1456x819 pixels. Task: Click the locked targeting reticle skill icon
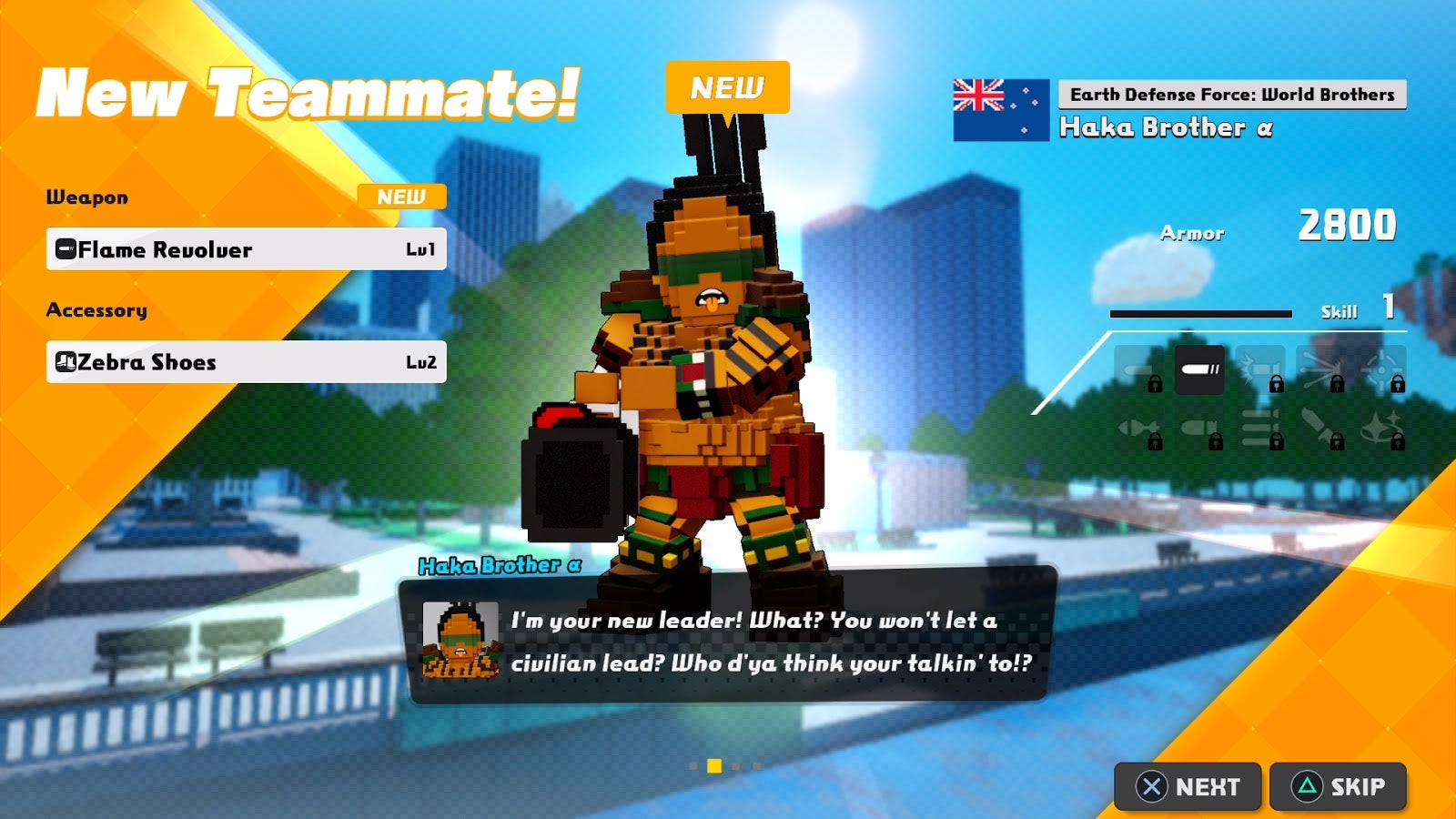click(x=1384, y=369)
